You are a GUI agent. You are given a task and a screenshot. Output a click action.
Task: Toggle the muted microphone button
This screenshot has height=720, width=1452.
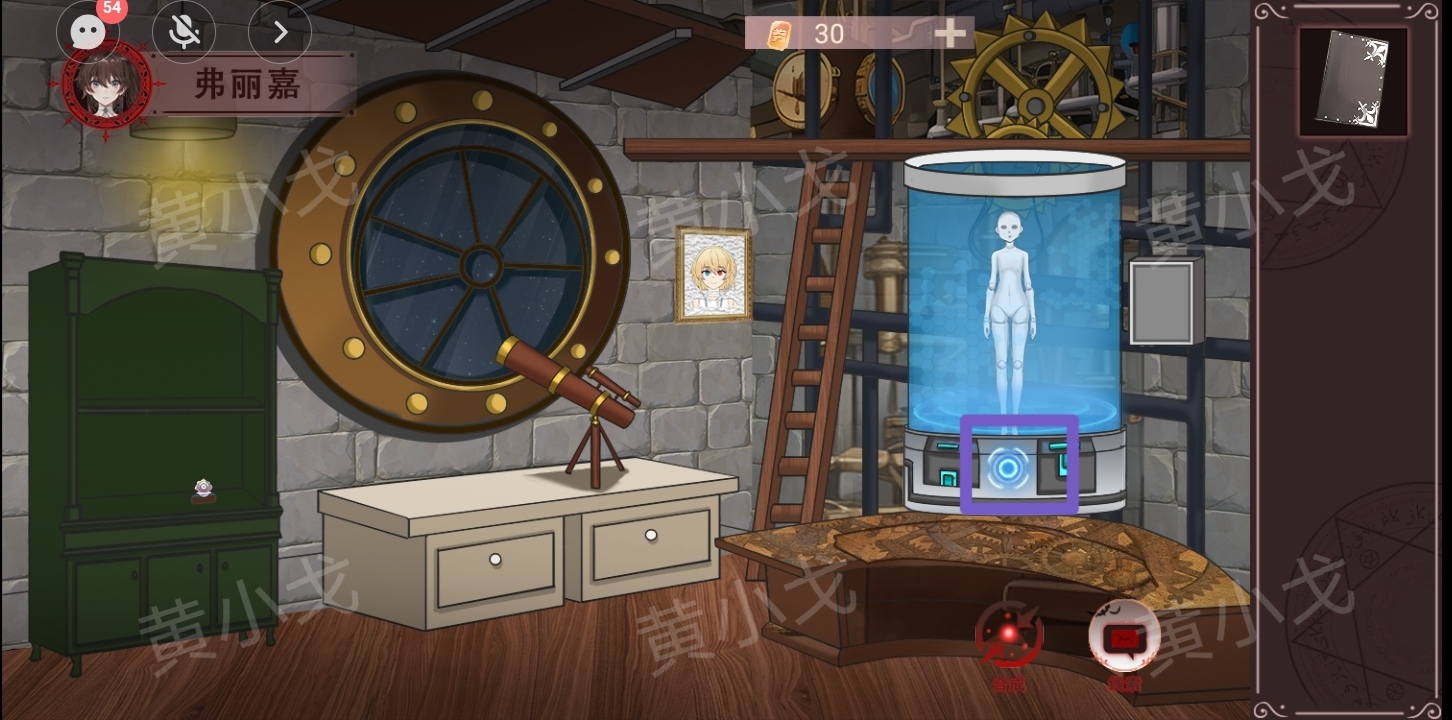coord(183,32)
